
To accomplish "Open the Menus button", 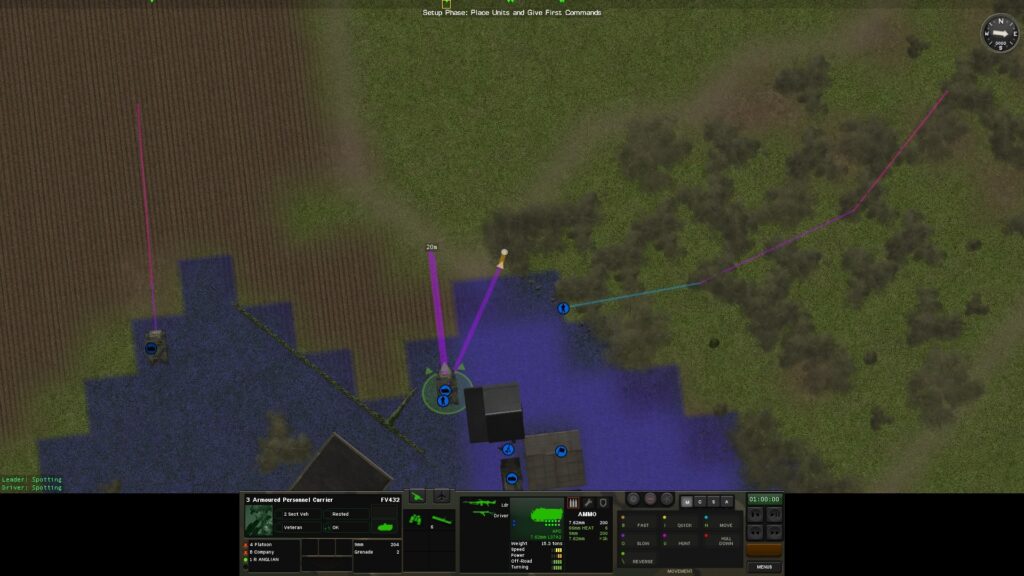I will [764, 567].
